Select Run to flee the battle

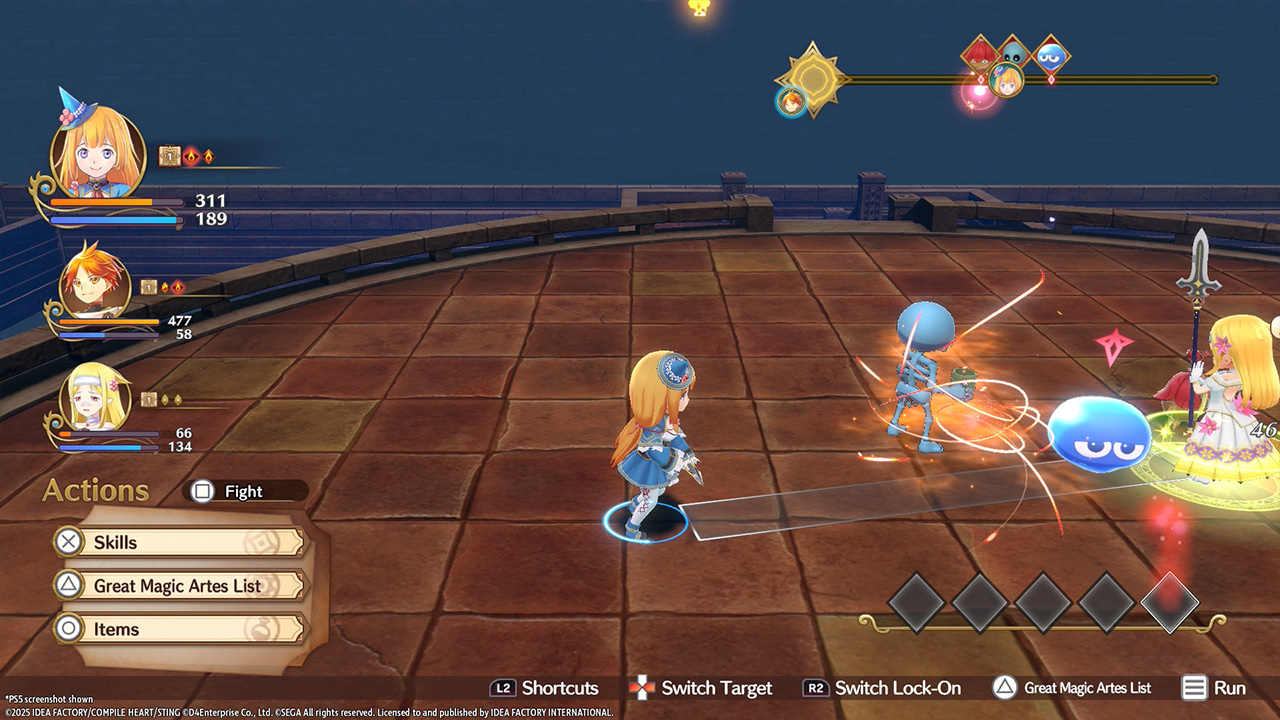coord(1214,688)
